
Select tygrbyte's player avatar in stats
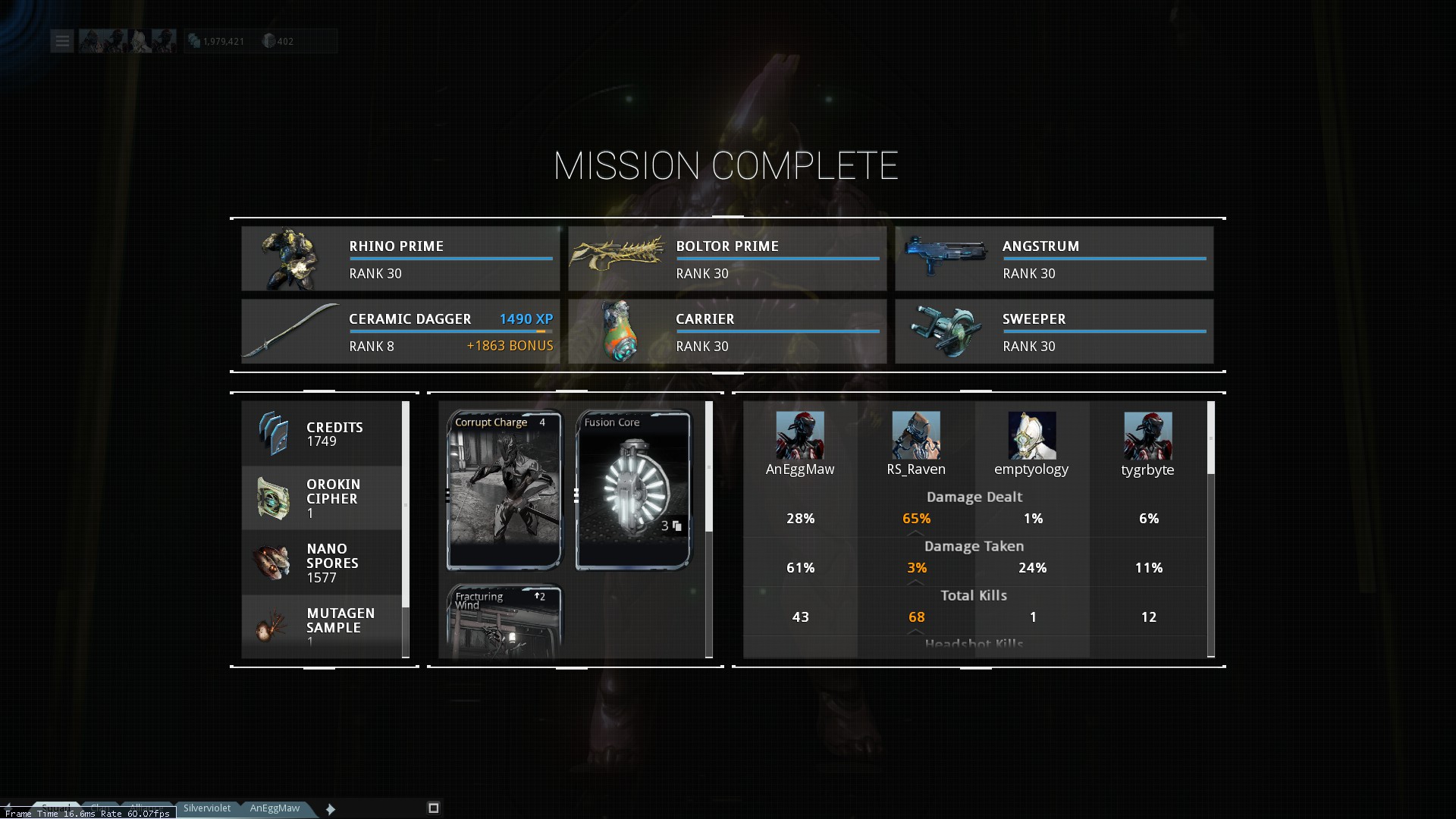[x=1147, y=435]
